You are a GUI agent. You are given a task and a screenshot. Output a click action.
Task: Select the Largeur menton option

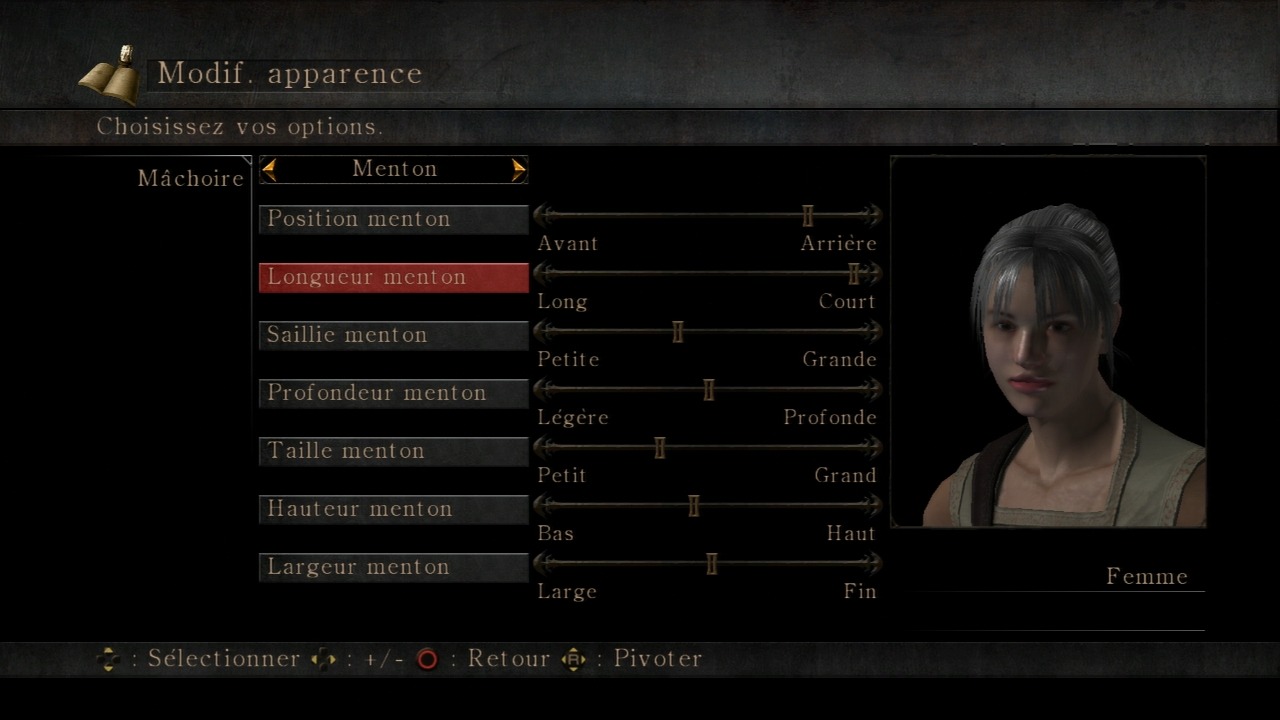click(x=393, y=567)
